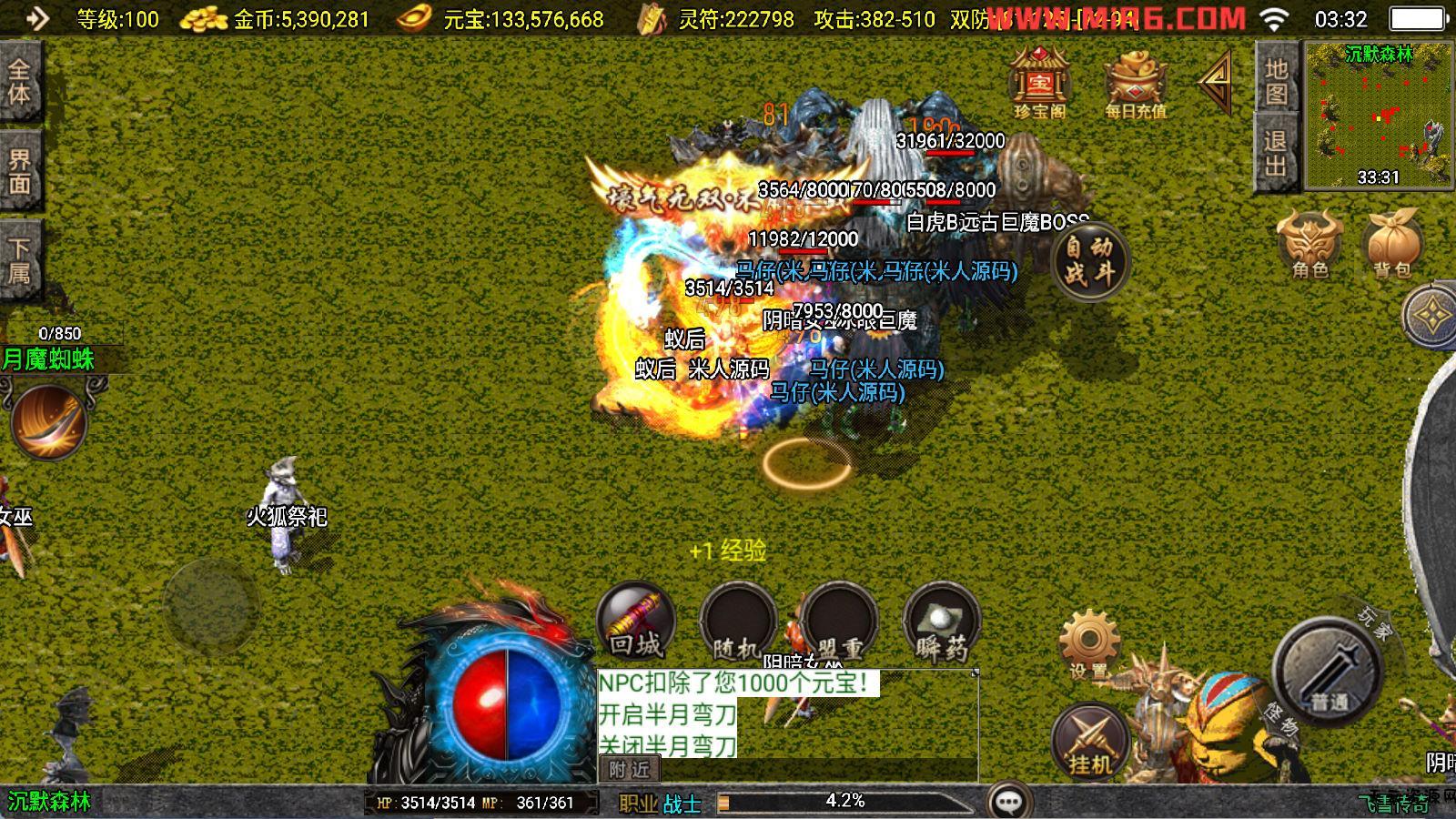Screen dimensions: 1456x819
Task: Open the 角色 character sheet
Action: [x=1310, y=244]
